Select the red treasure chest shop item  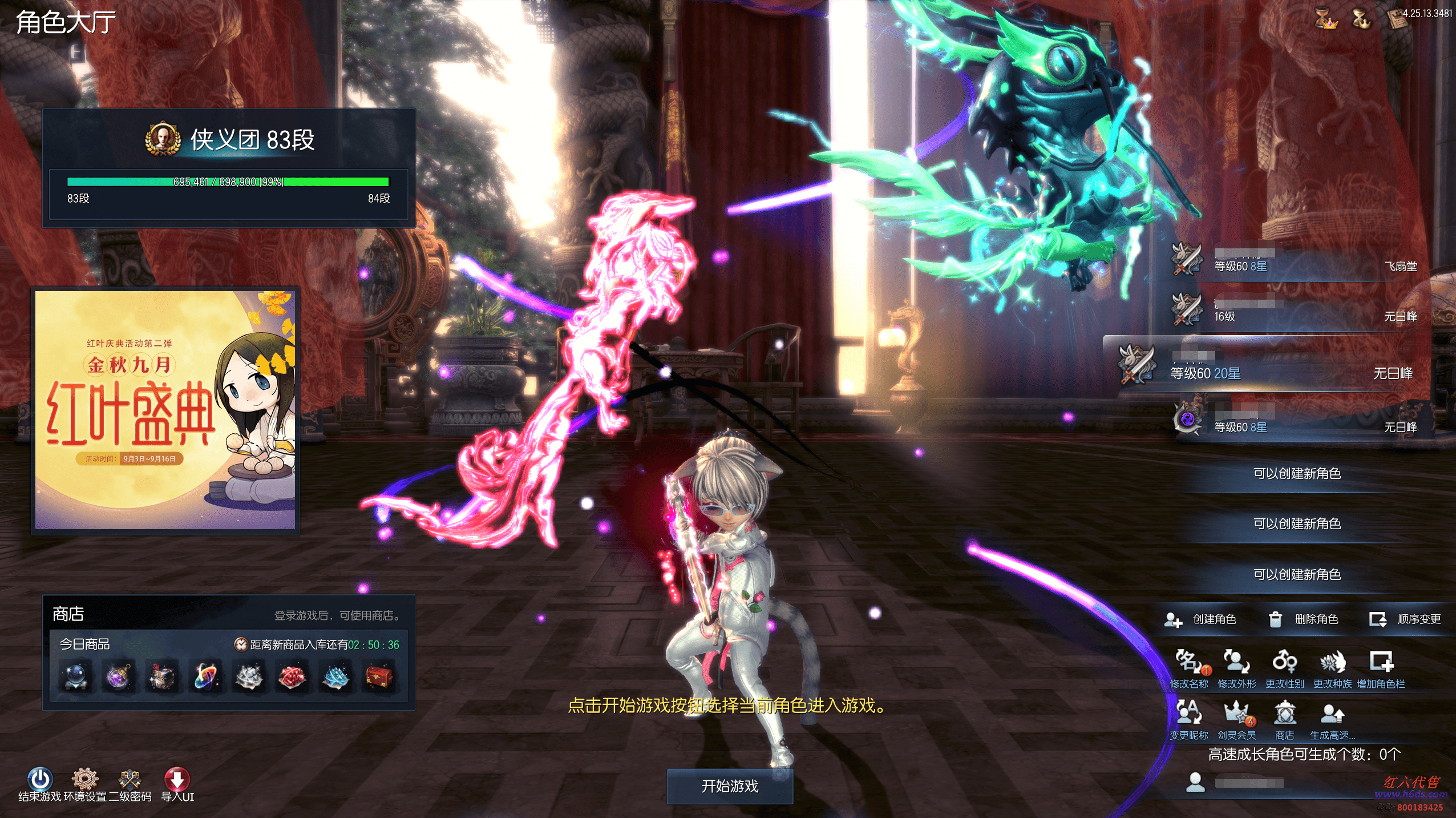click(379, 676)
